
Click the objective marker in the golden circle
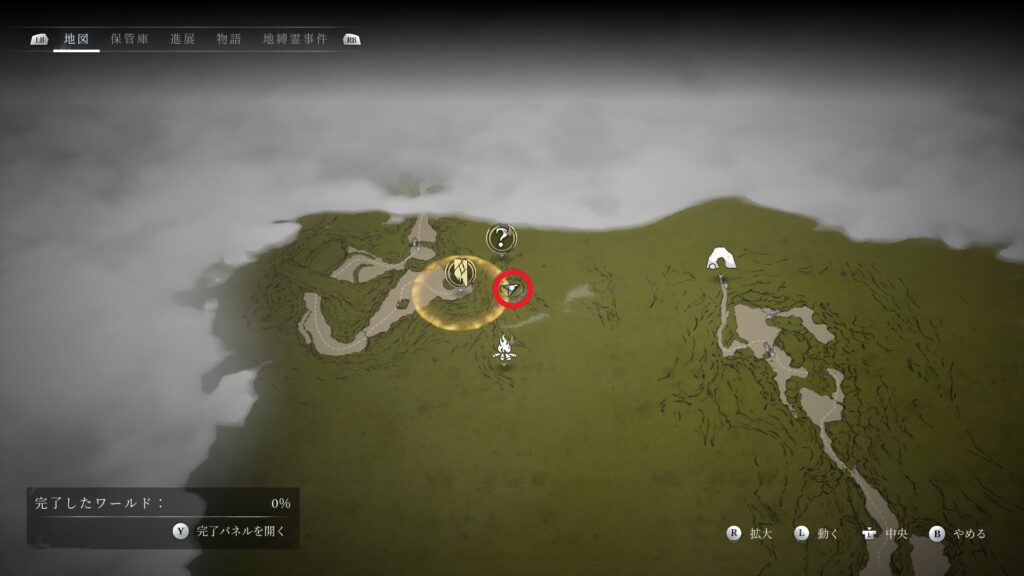(x=459, y=271)
